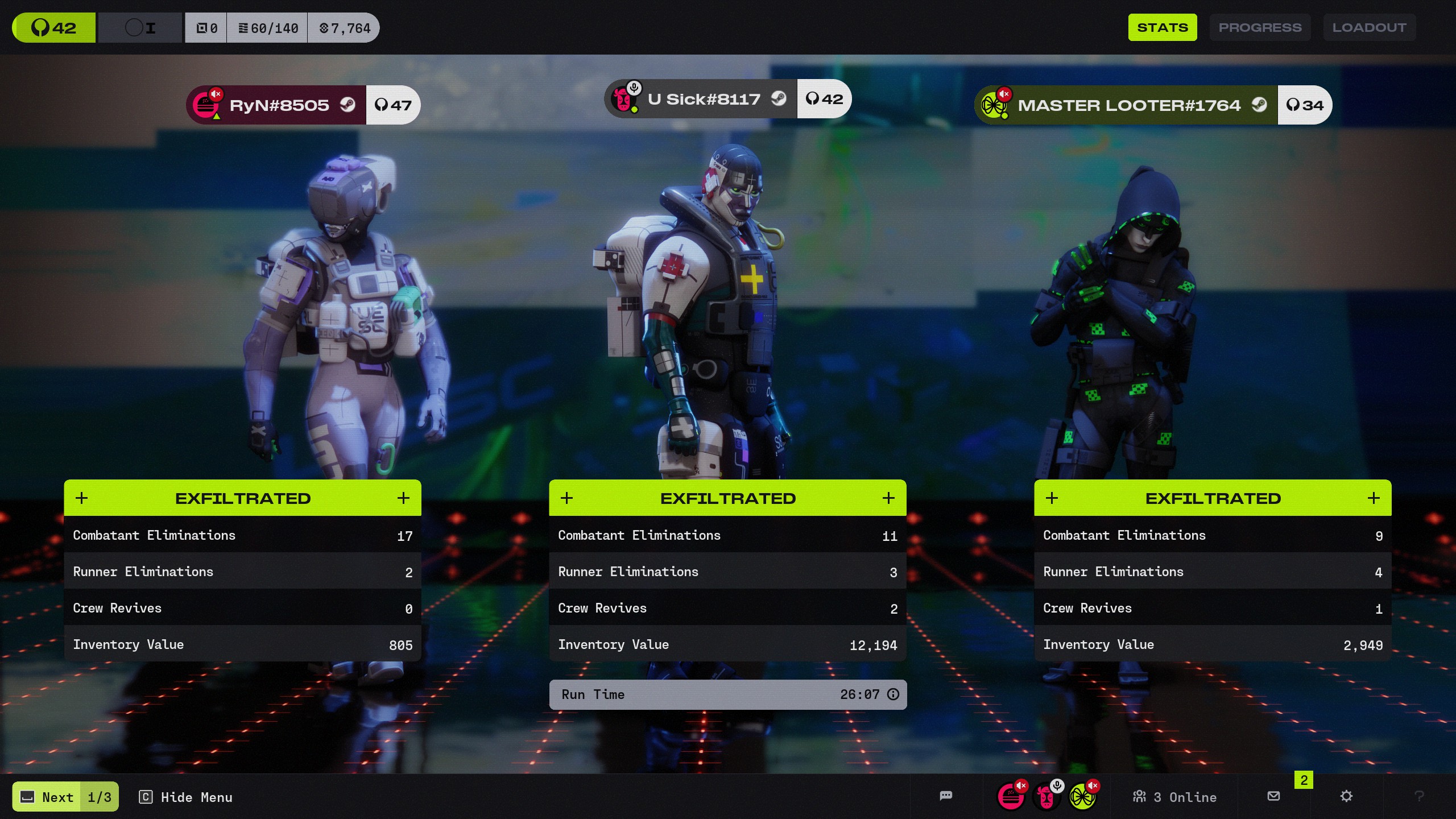Open the 3 Online social list
This screenshot has width=1456, height=819.
(x=1175, y=797)
